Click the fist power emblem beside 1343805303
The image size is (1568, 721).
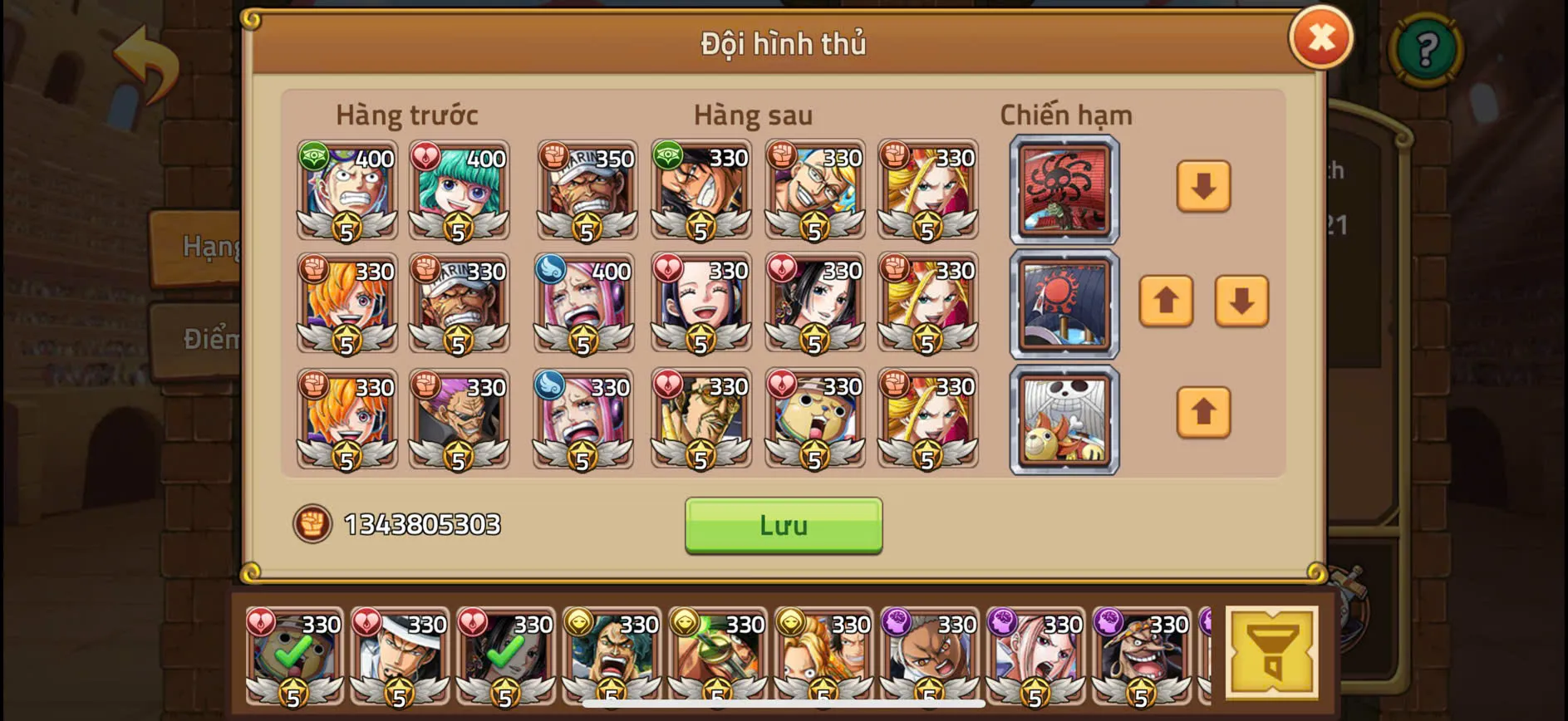tap(312, 524)
